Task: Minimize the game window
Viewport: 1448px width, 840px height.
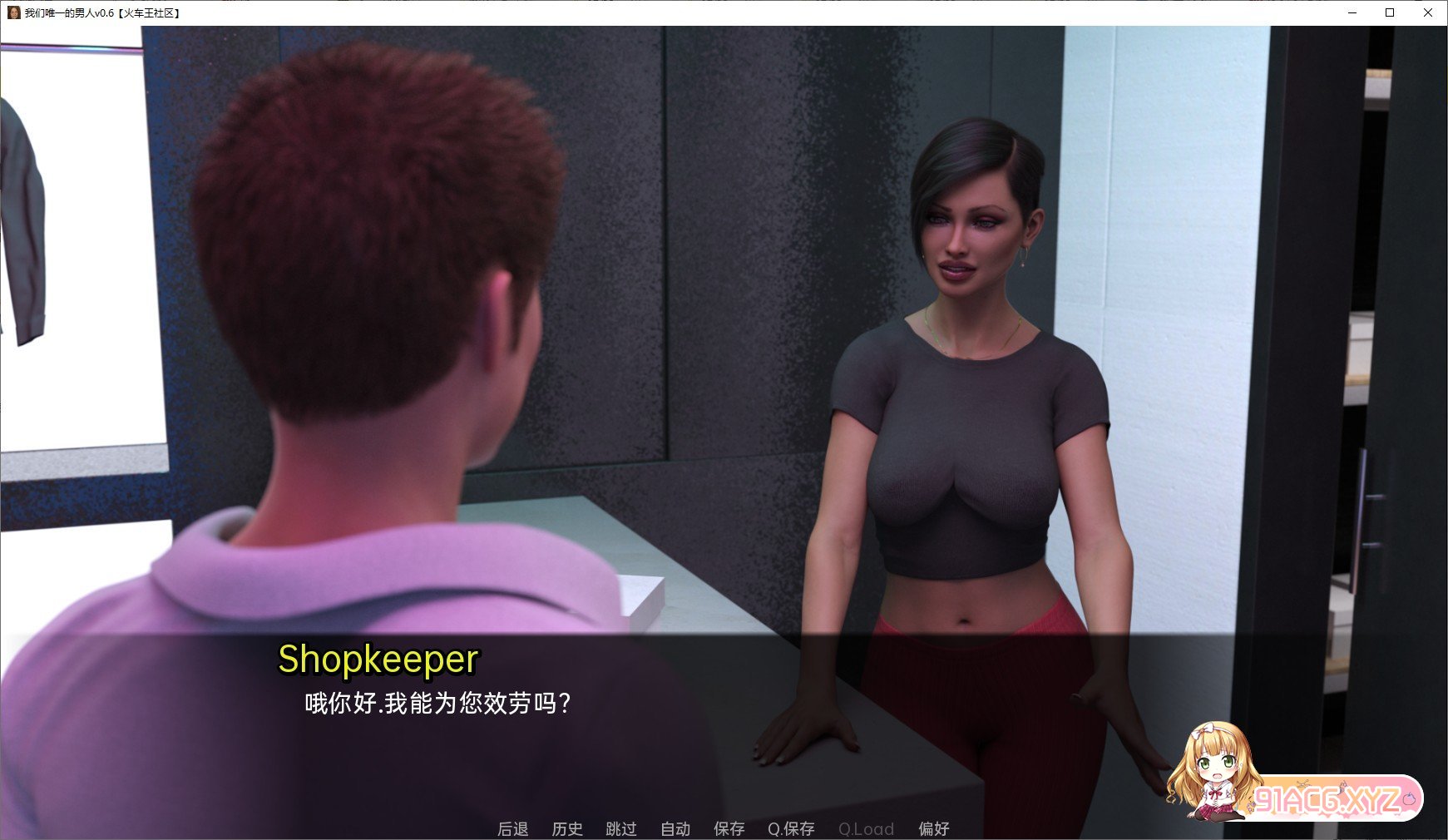Action: [x=1352, y=12]
